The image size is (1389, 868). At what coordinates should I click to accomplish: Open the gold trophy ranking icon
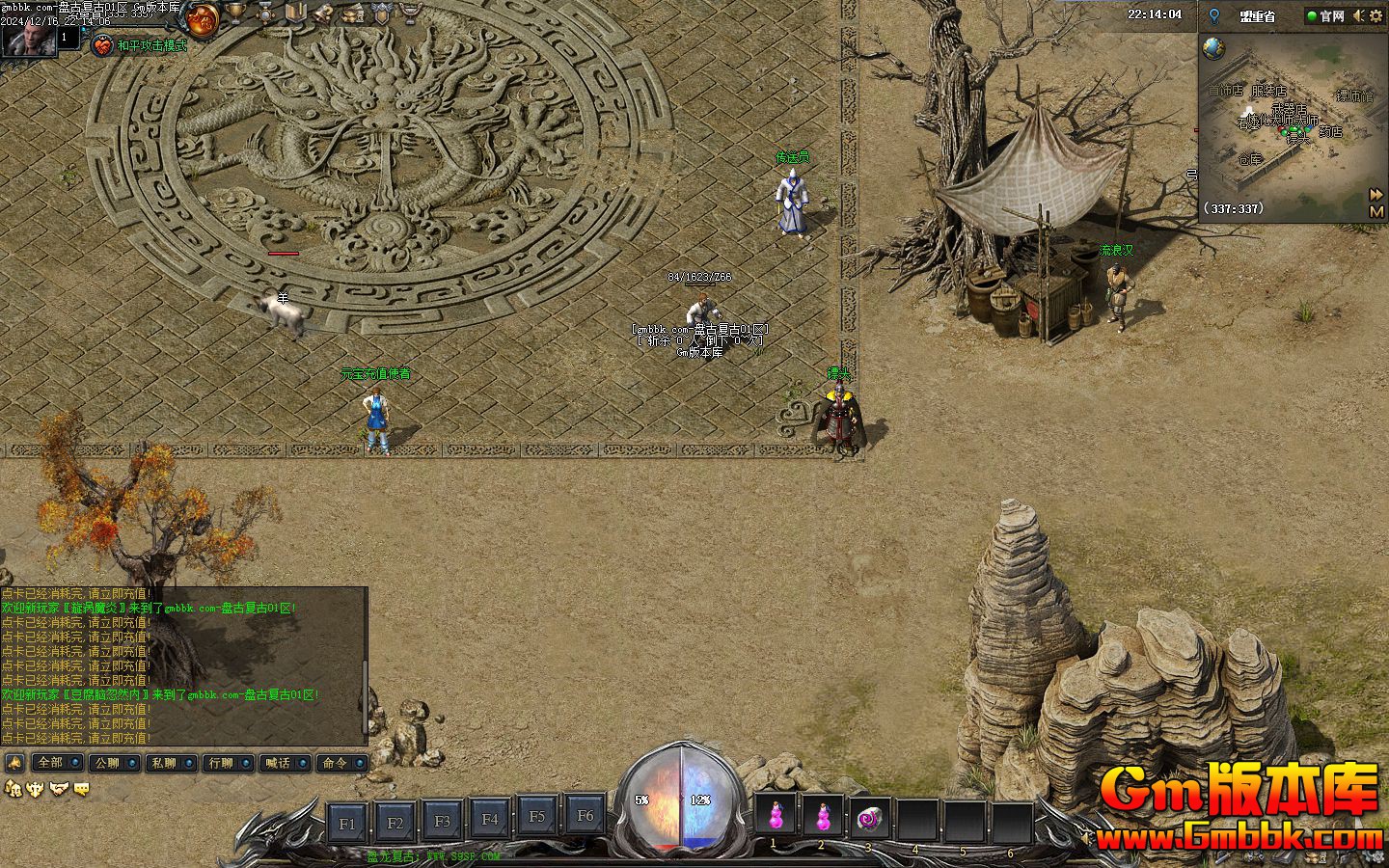coord(234,14)
